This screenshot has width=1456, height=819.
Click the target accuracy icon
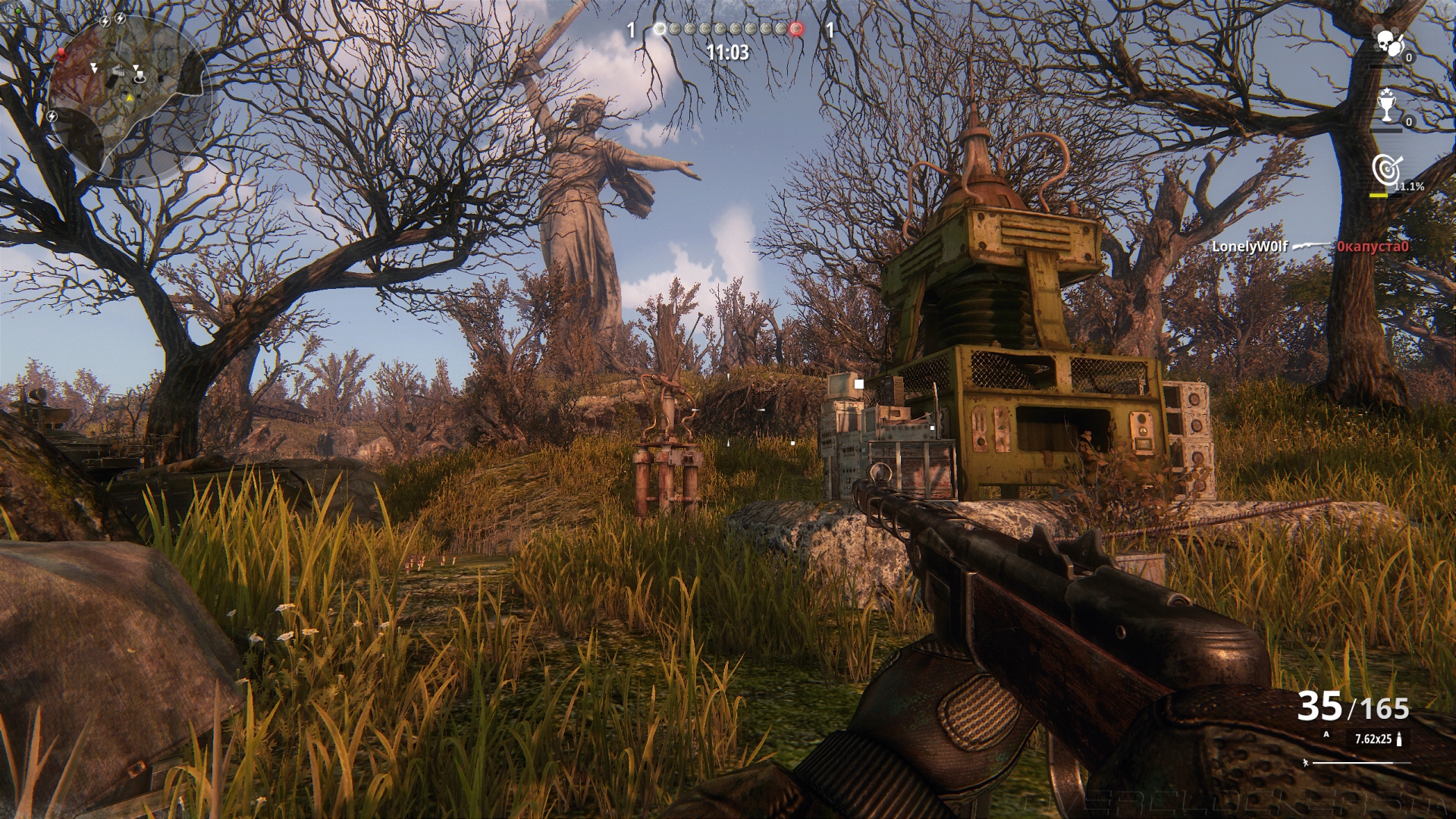(1387, 169)
